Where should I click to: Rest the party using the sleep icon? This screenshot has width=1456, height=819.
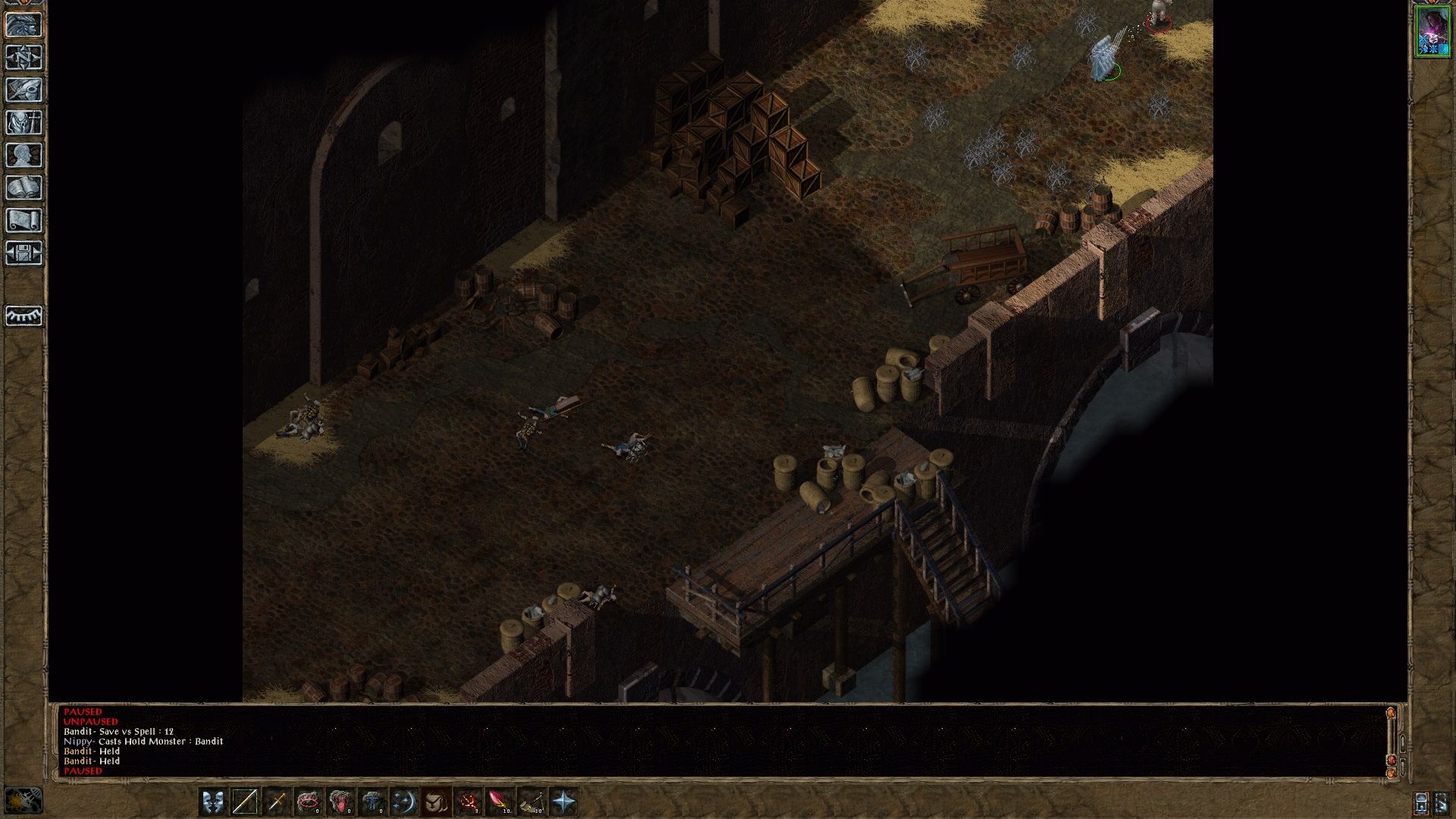(x=24, y=317)
